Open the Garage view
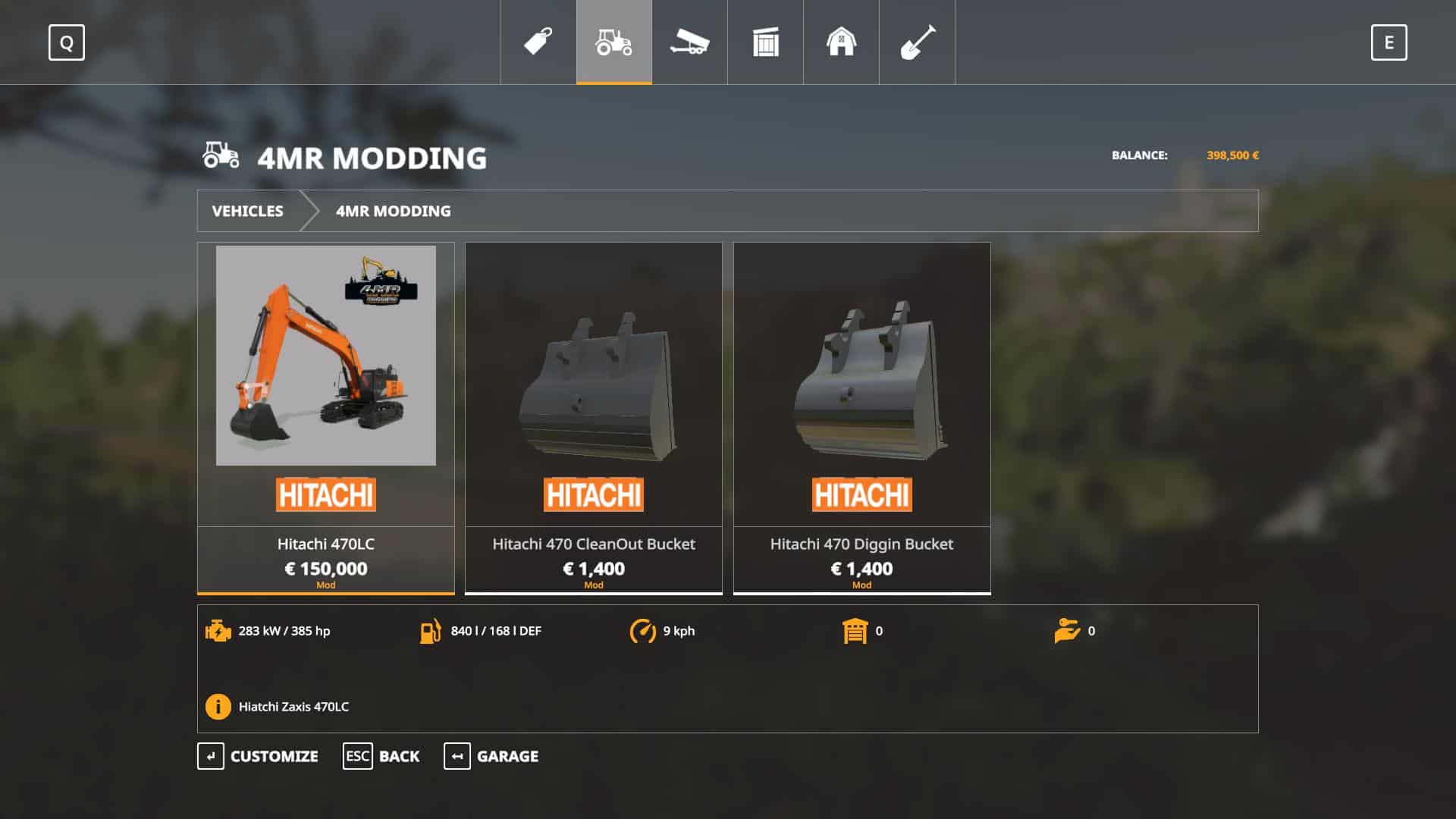This screenshot has width=1456, height=819. (491, 756)
